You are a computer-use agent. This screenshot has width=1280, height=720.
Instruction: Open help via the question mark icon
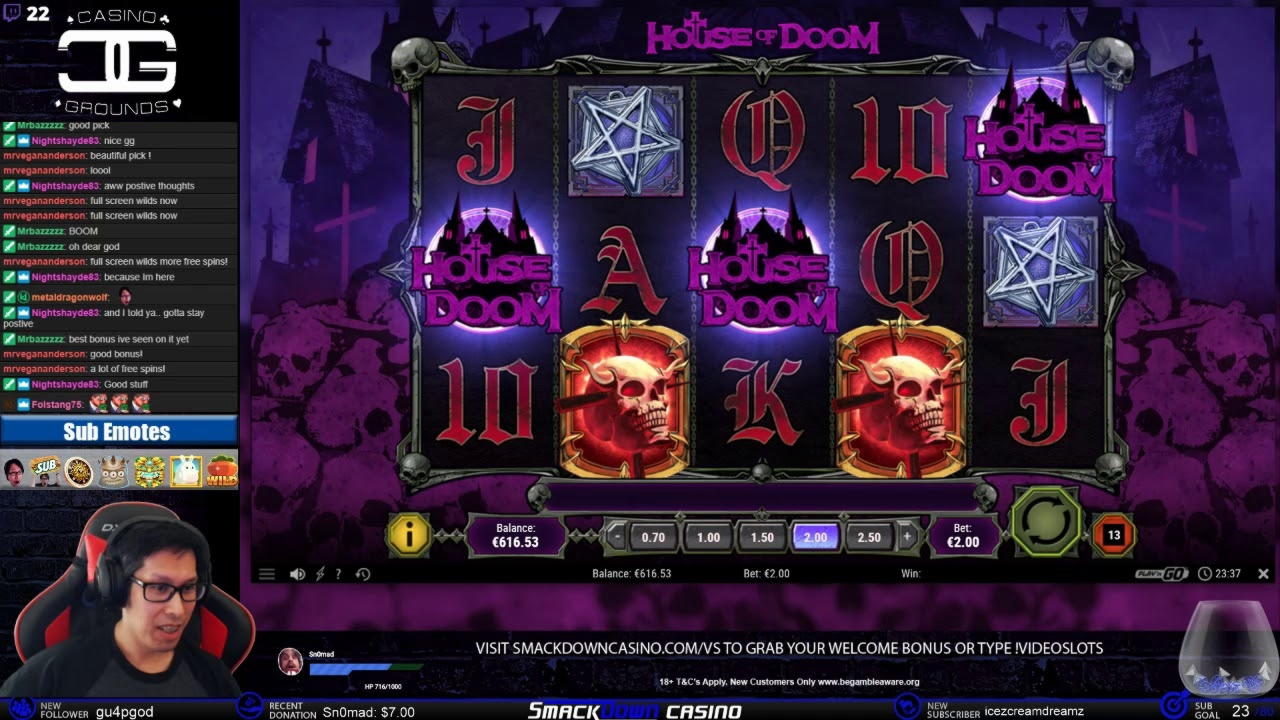pos(338,574)
